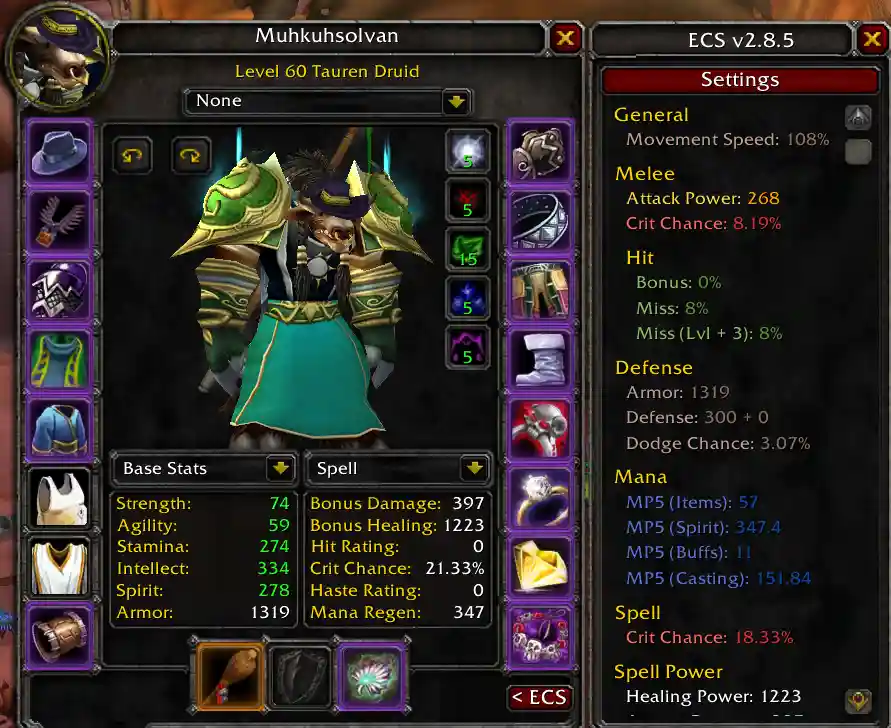891x728 pixels.
Task: Rotate the character model right
Action: click(x=190, y=156)
